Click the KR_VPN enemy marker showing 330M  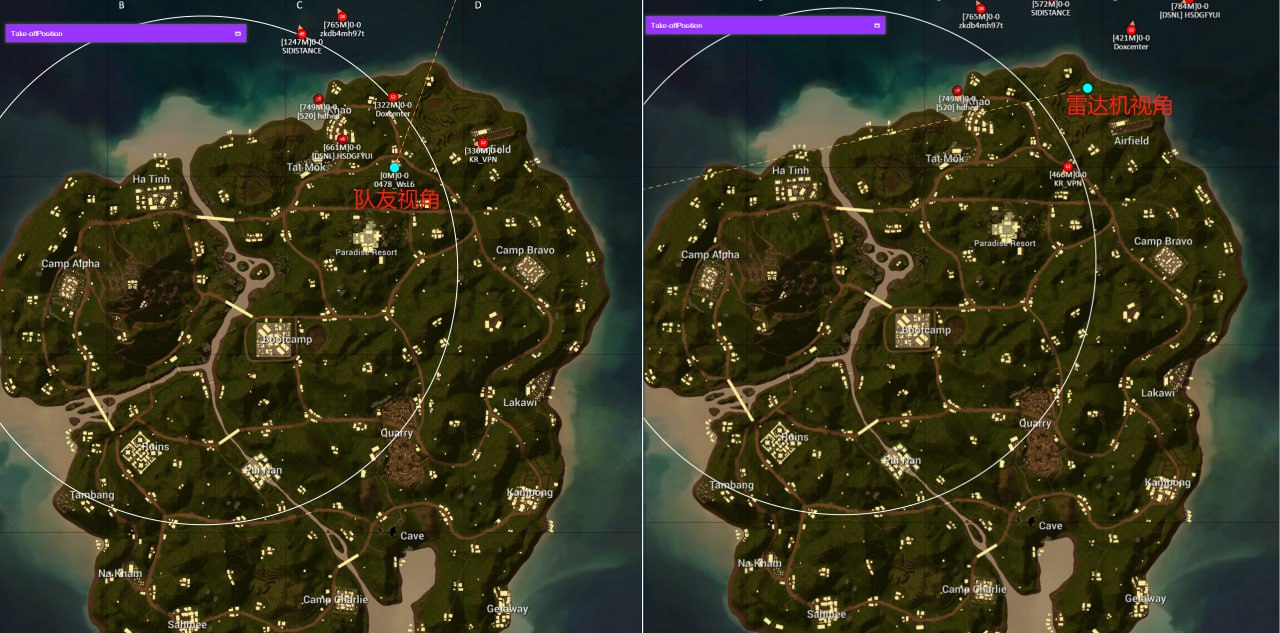point(482,143)
